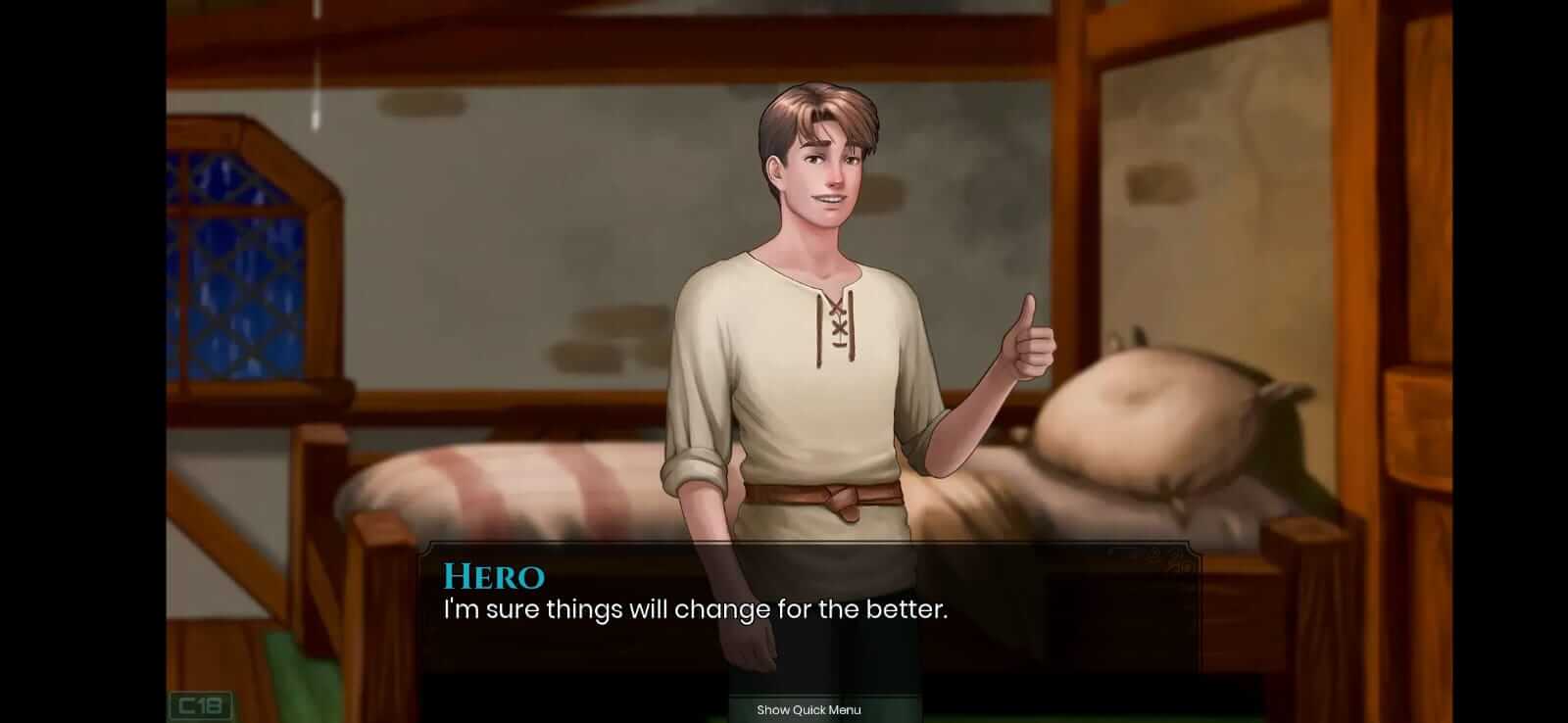The height and width of the screenshot is (723, 1568).
Task: Click the small circular emblem on dialogue frame
Action: pyautogui.click(x=1154, y=552)
